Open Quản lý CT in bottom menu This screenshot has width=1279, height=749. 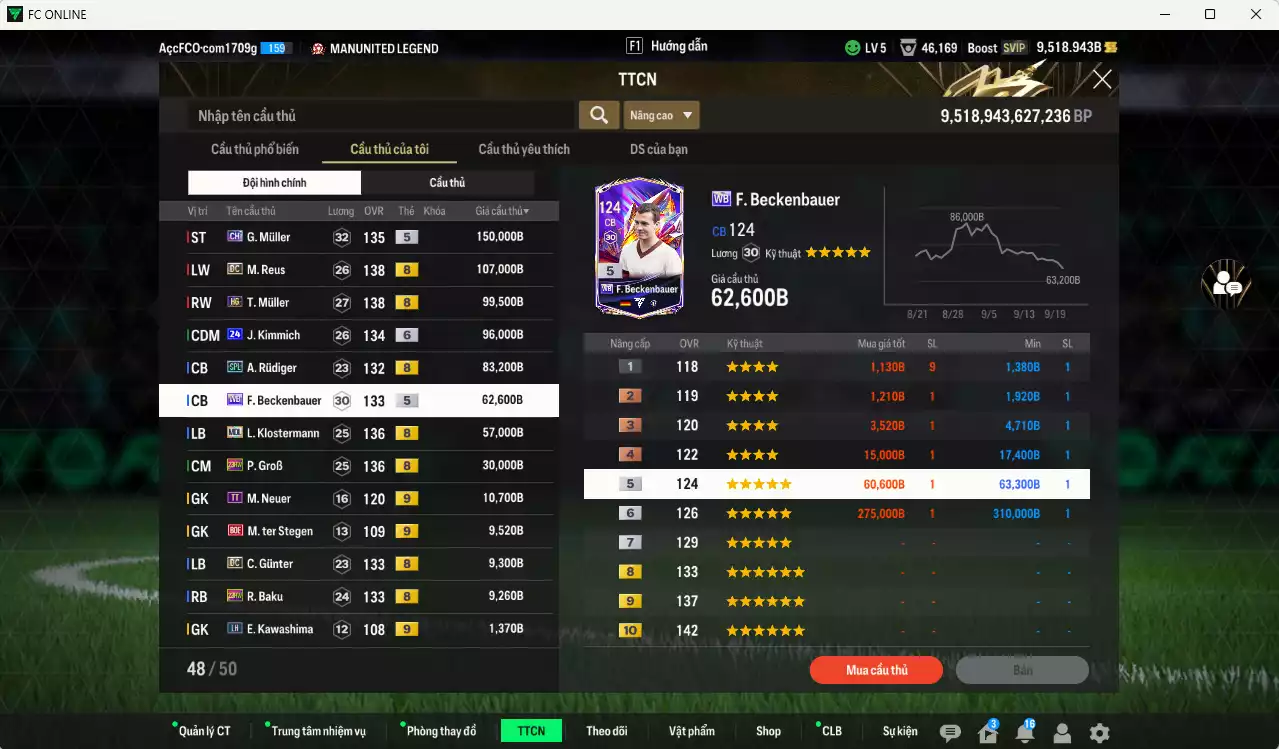coord(204,731)
